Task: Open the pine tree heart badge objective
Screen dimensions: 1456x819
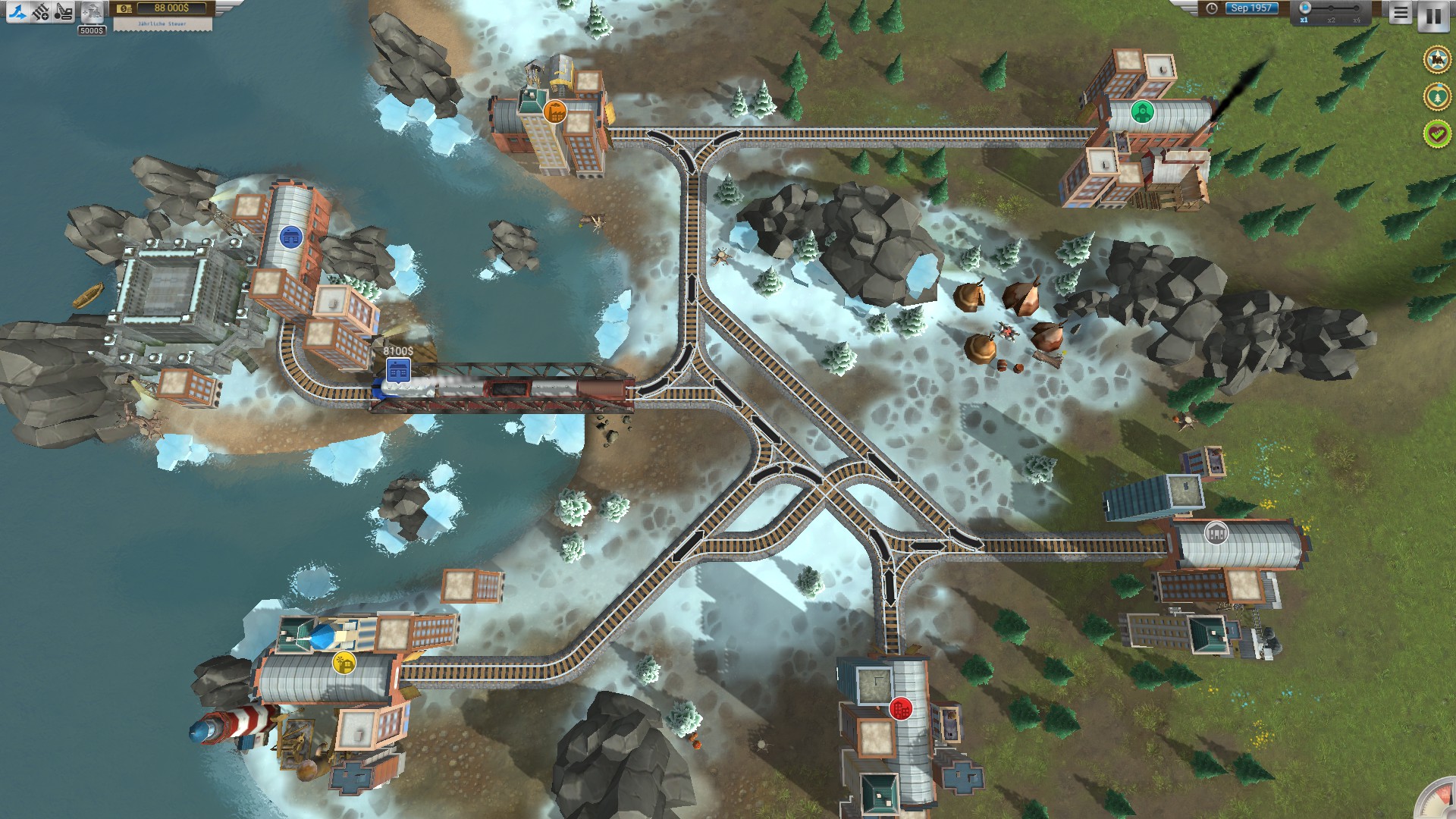Action: click(1436, 96)
